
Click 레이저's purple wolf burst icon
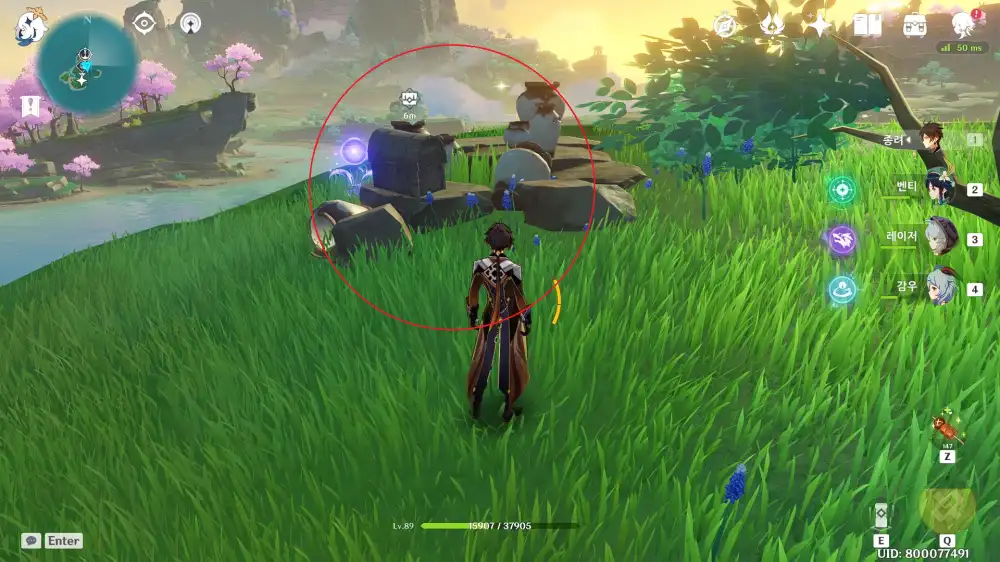point(842,239)
